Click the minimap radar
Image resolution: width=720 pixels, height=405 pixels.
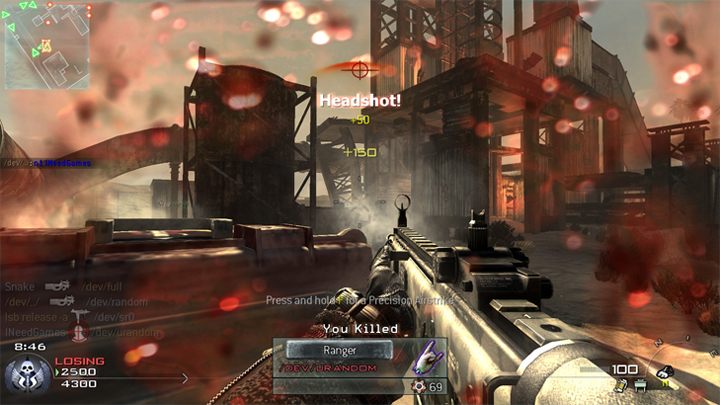coord(45,44)
